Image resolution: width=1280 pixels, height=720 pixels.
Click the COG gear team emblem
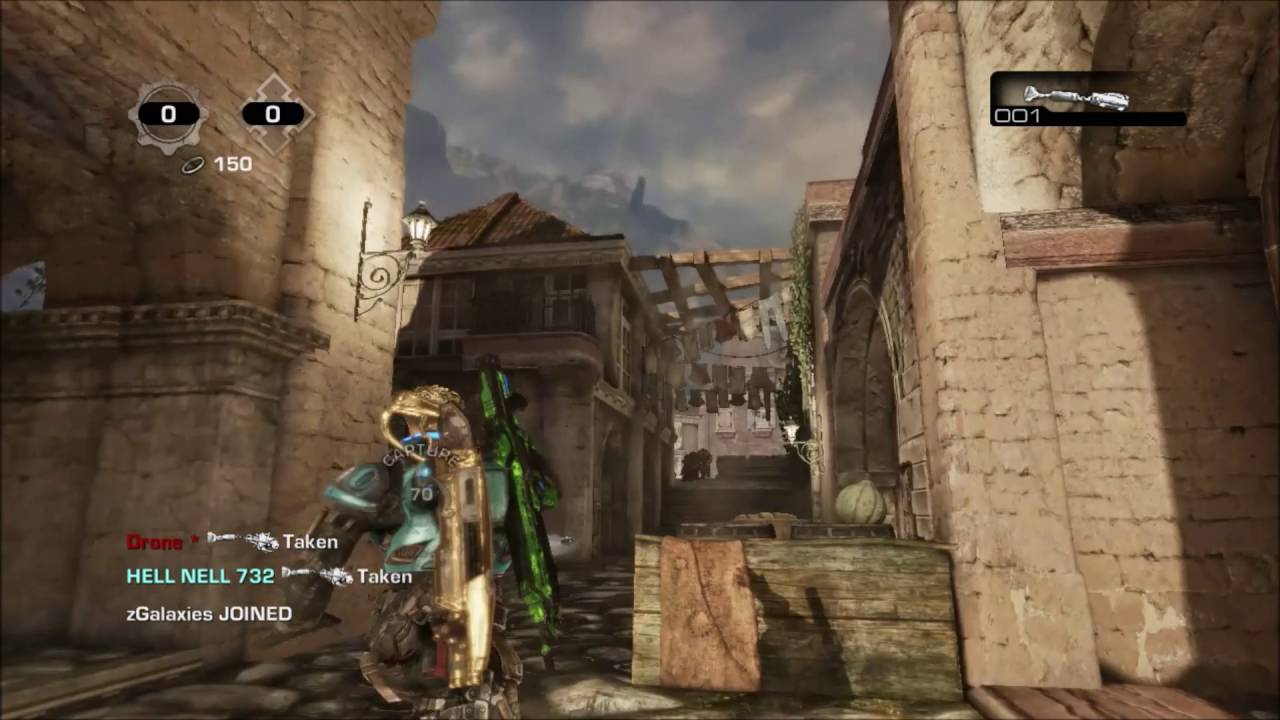click(167, 115)
